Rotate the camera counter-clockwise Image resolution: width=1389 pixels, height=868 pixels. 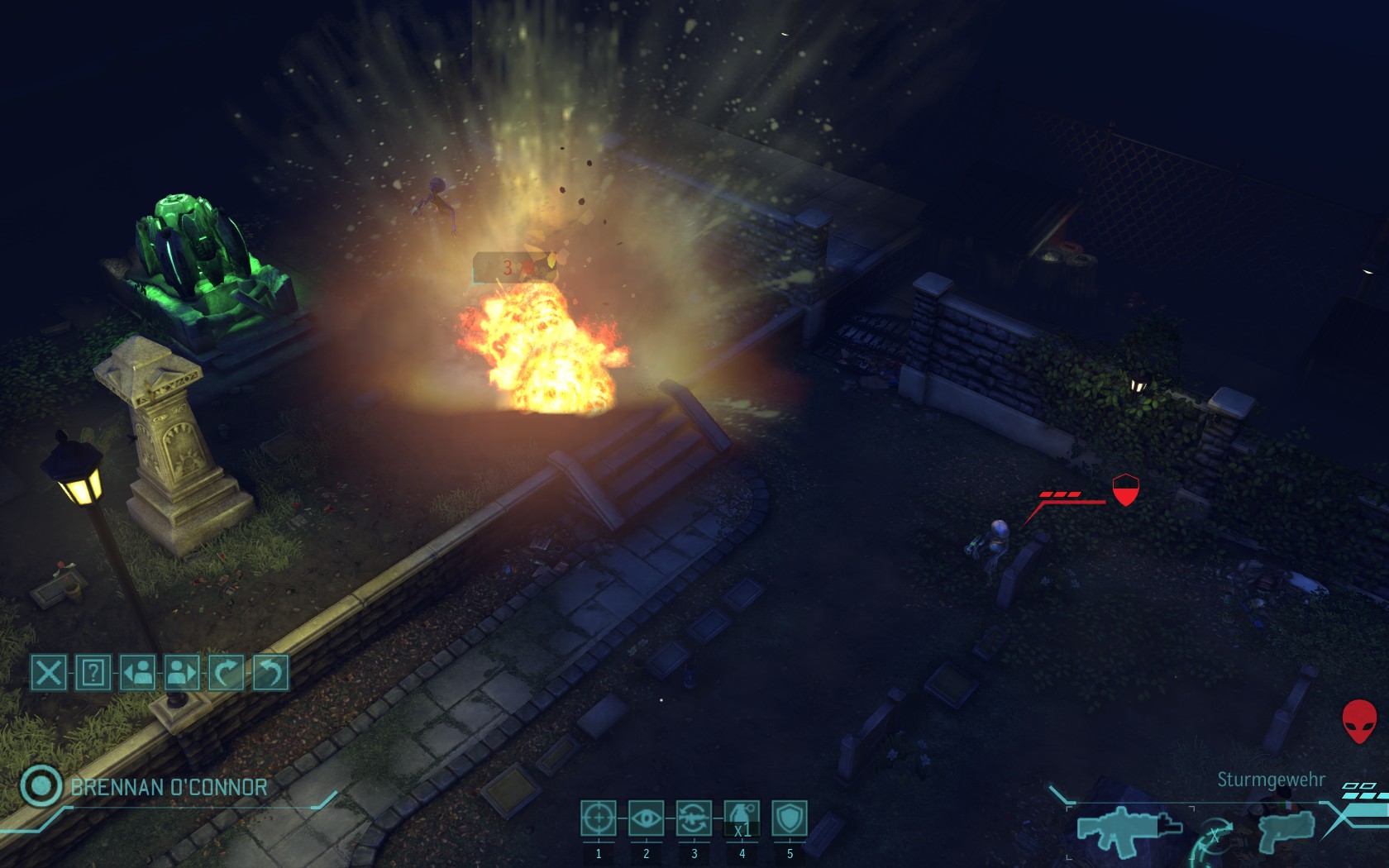click(270, 672)
